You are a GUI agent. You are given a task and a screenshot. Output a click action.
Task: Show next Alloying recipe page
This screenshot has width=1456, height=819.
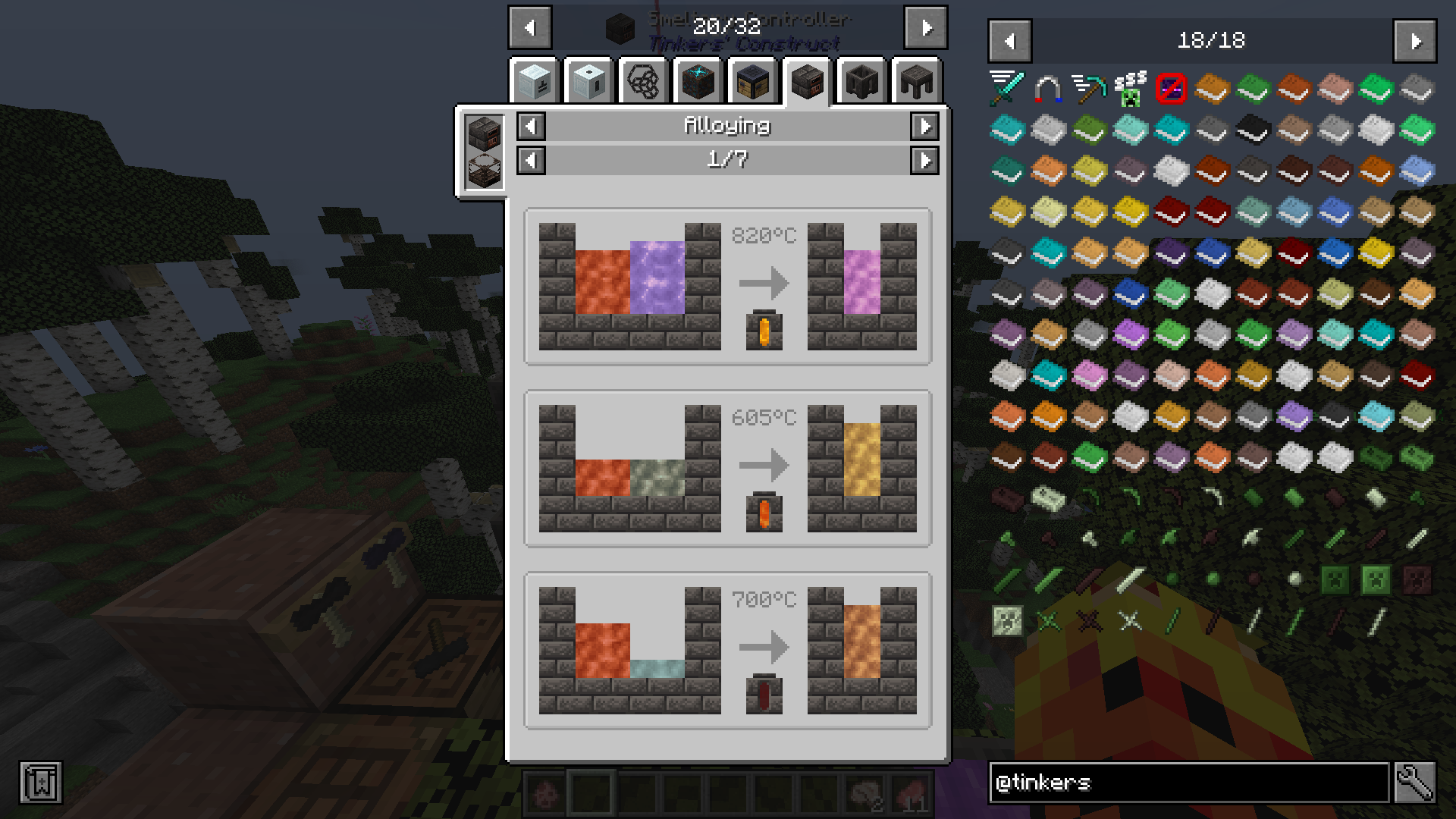tap(924, 160)
